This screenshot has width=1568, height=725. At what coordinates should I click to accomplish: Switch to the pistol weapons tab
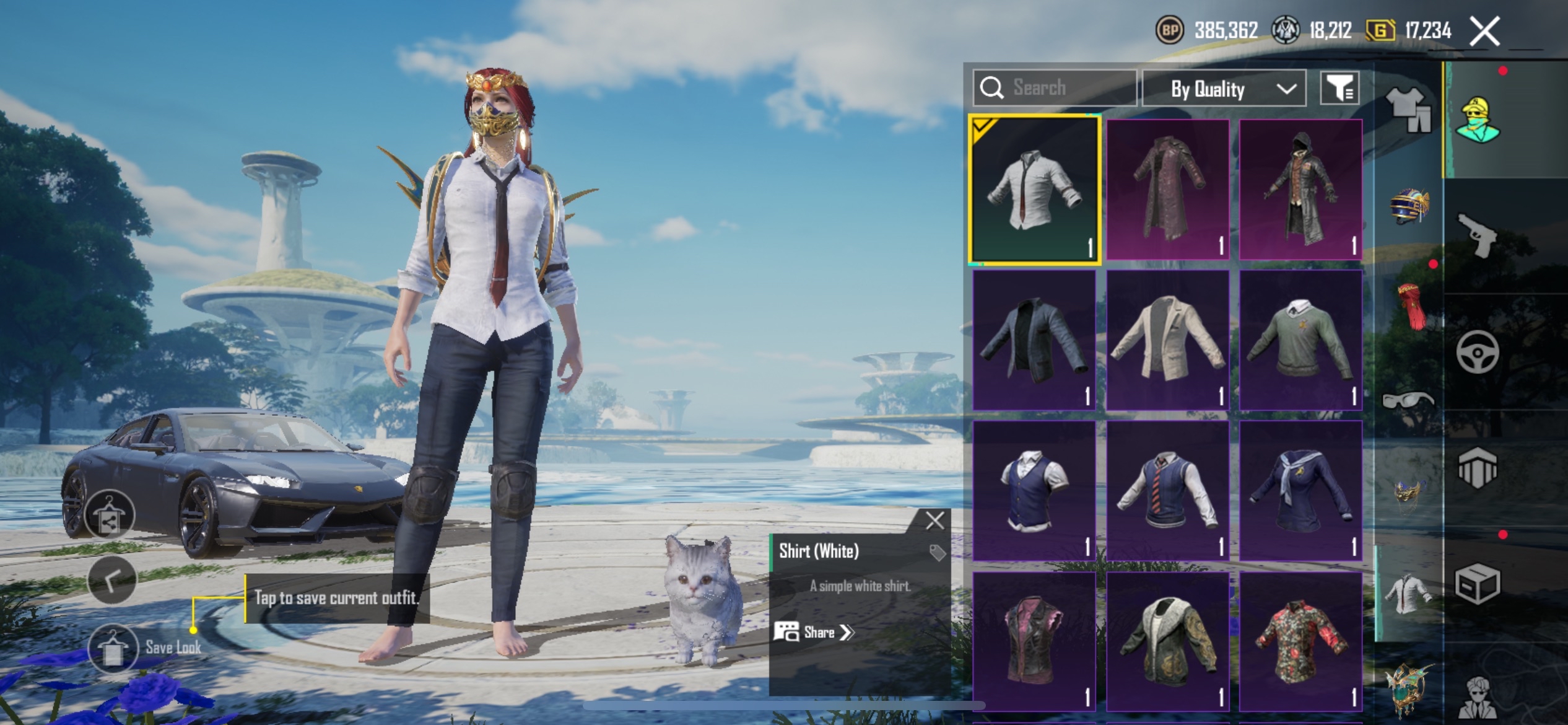(1478, 234)
